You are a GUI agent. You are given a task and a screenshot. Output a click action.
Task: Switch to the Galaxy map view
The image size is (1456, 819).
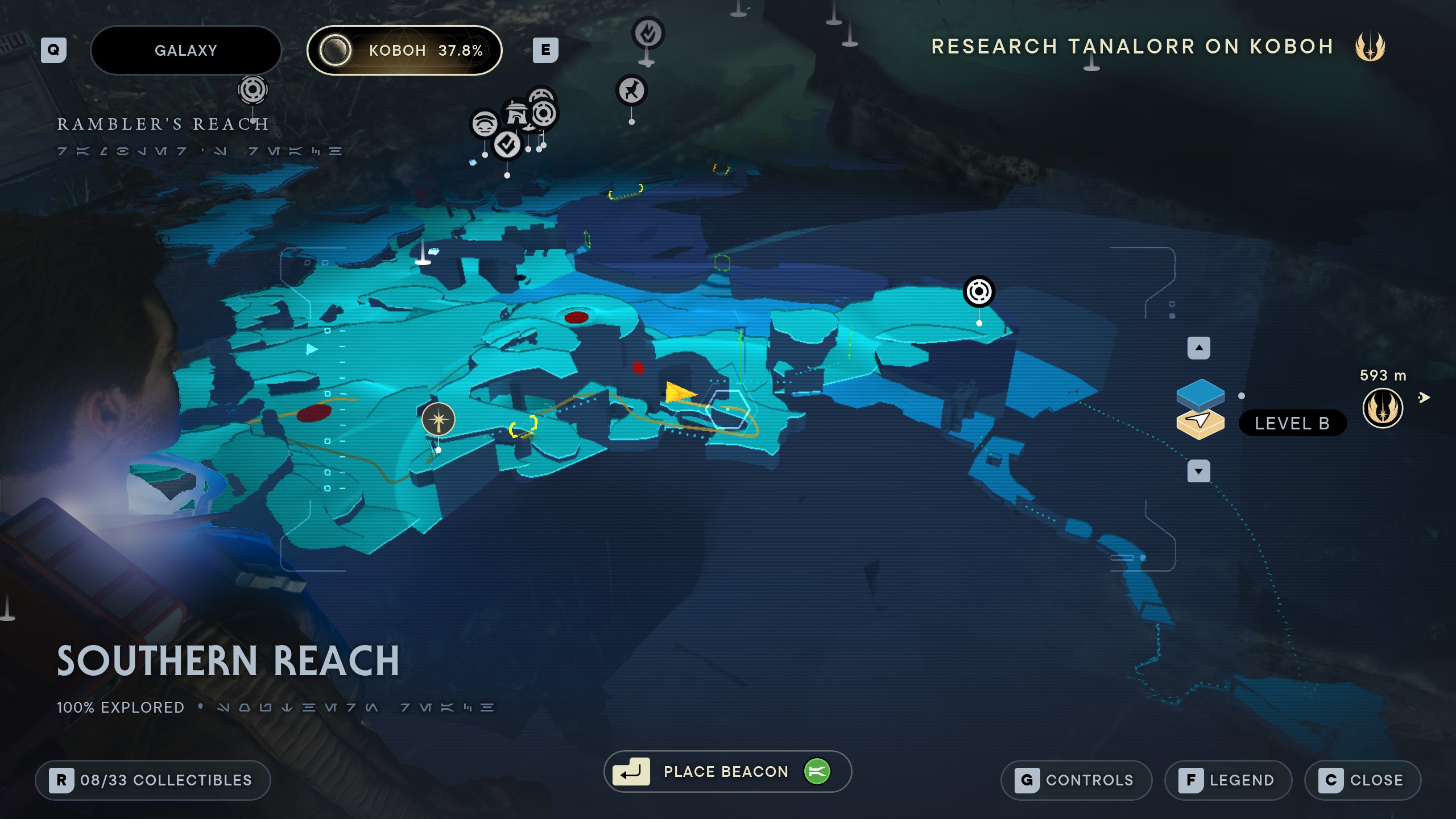point(185,51)
